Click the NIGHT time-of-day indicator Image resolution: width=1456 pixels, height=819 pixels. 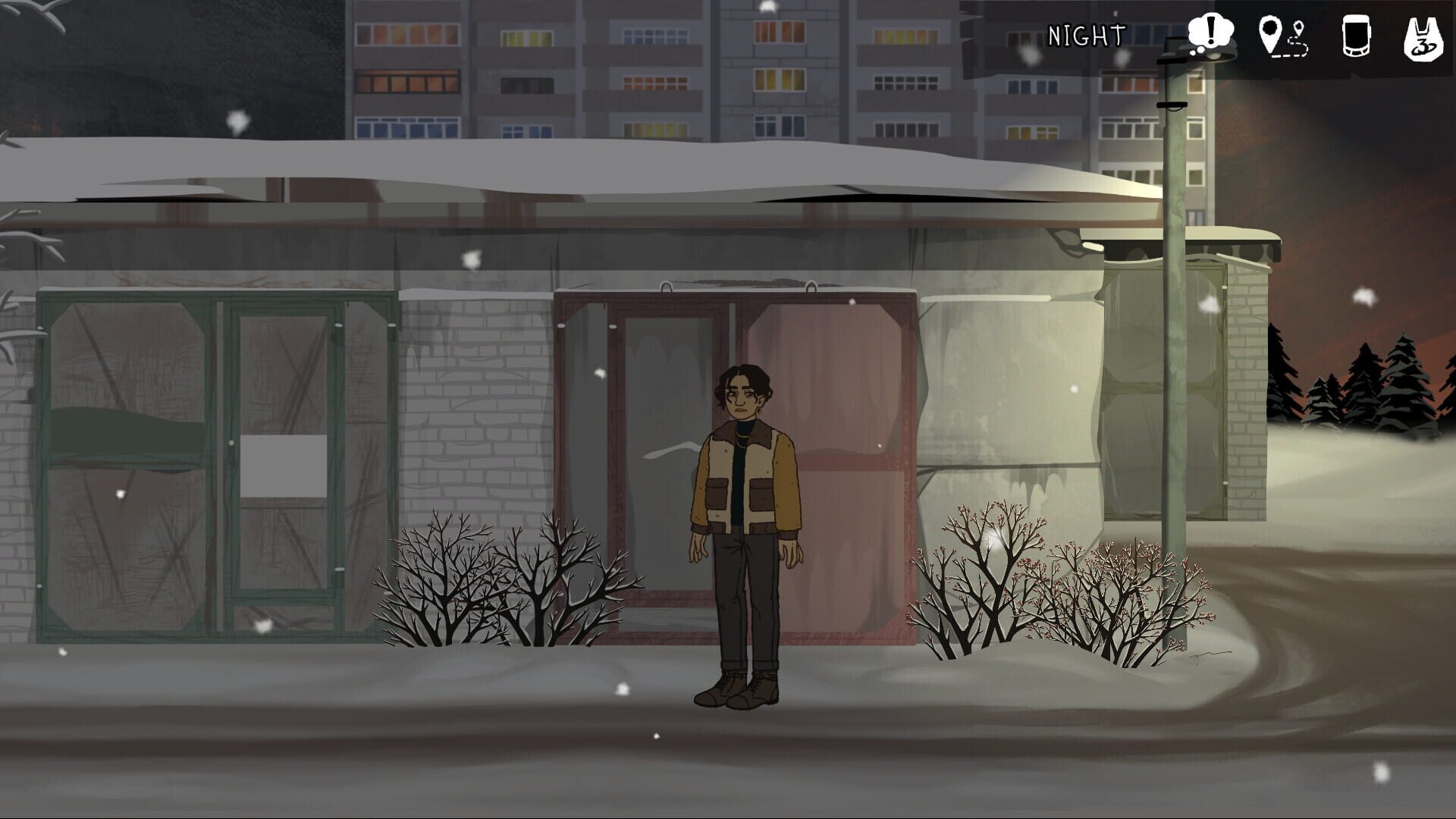(1086, 34)
